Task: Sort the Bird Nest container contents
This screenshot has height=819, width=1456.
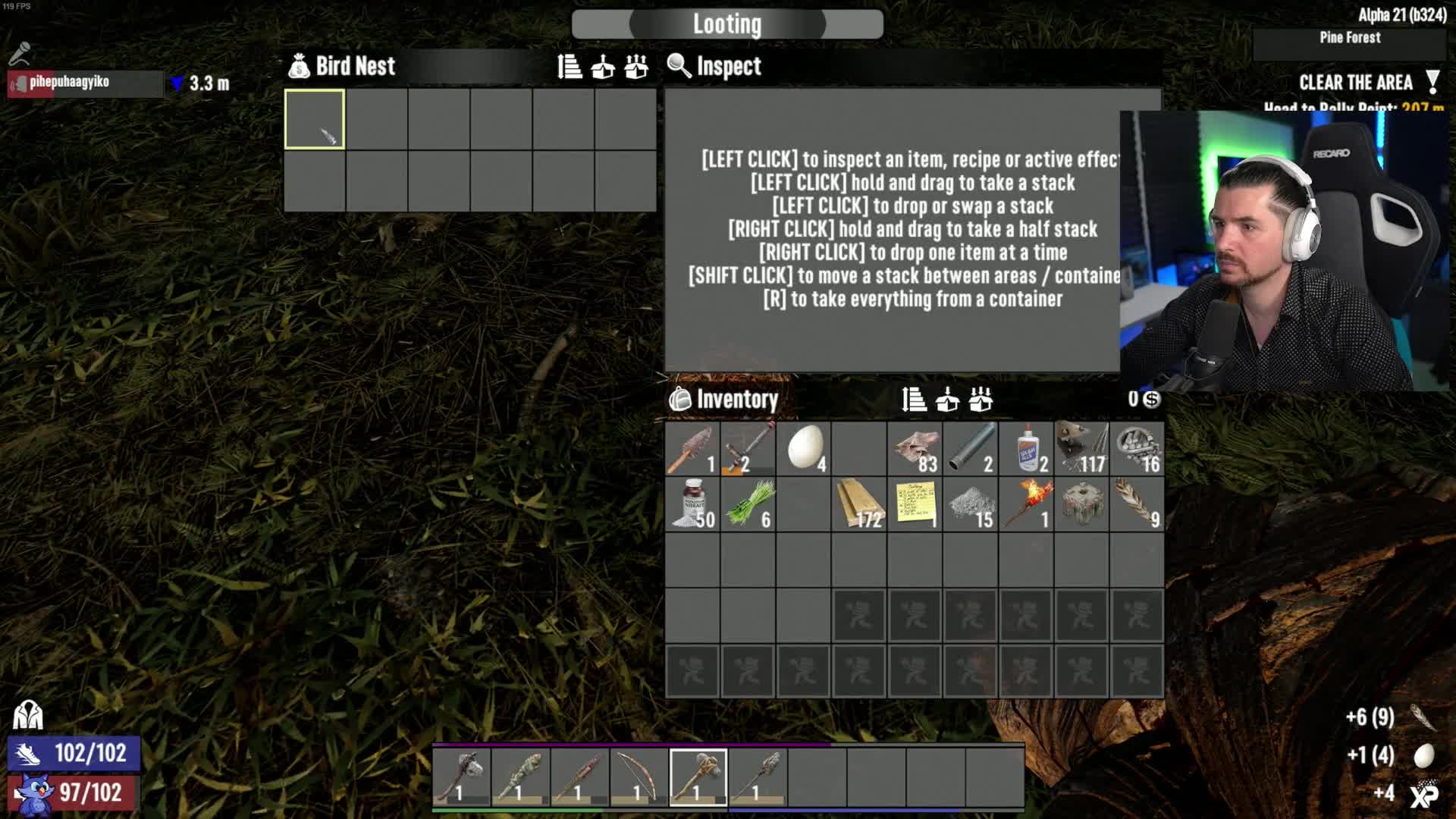Action: 570,67
